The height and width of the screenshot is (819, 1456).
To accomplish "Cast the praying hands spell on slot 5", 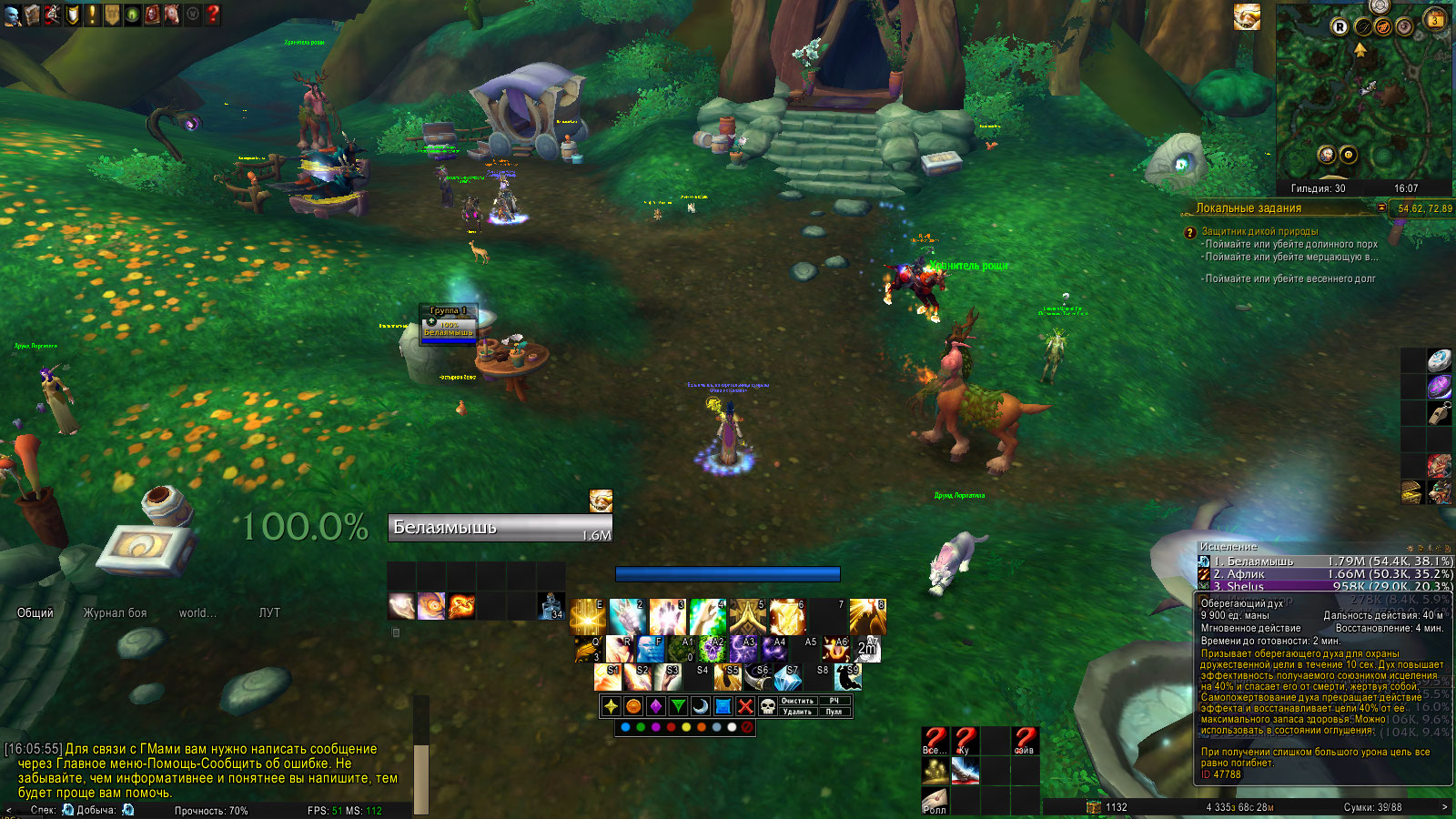I will click(x=748, y=617).
